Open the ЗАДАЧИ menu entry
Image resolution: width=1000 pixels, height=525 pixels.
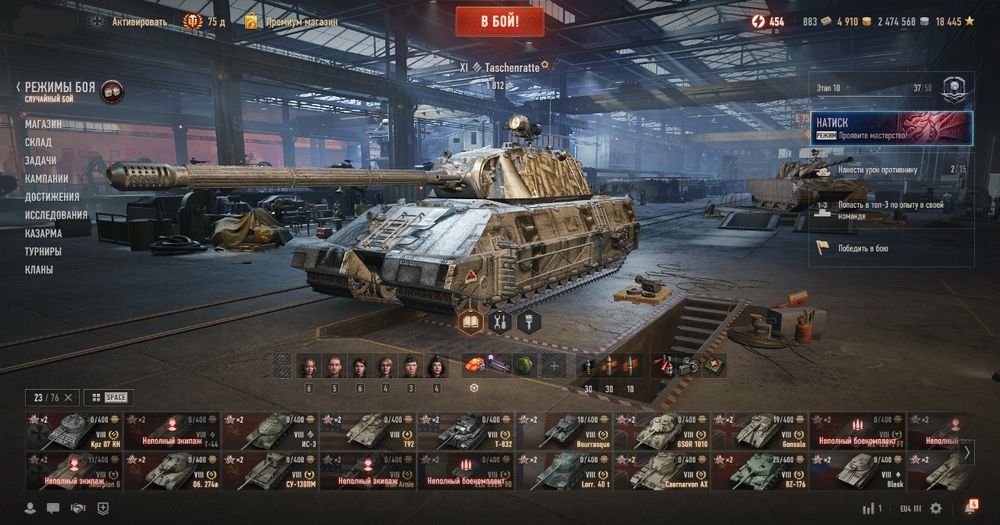pos(41,160)
